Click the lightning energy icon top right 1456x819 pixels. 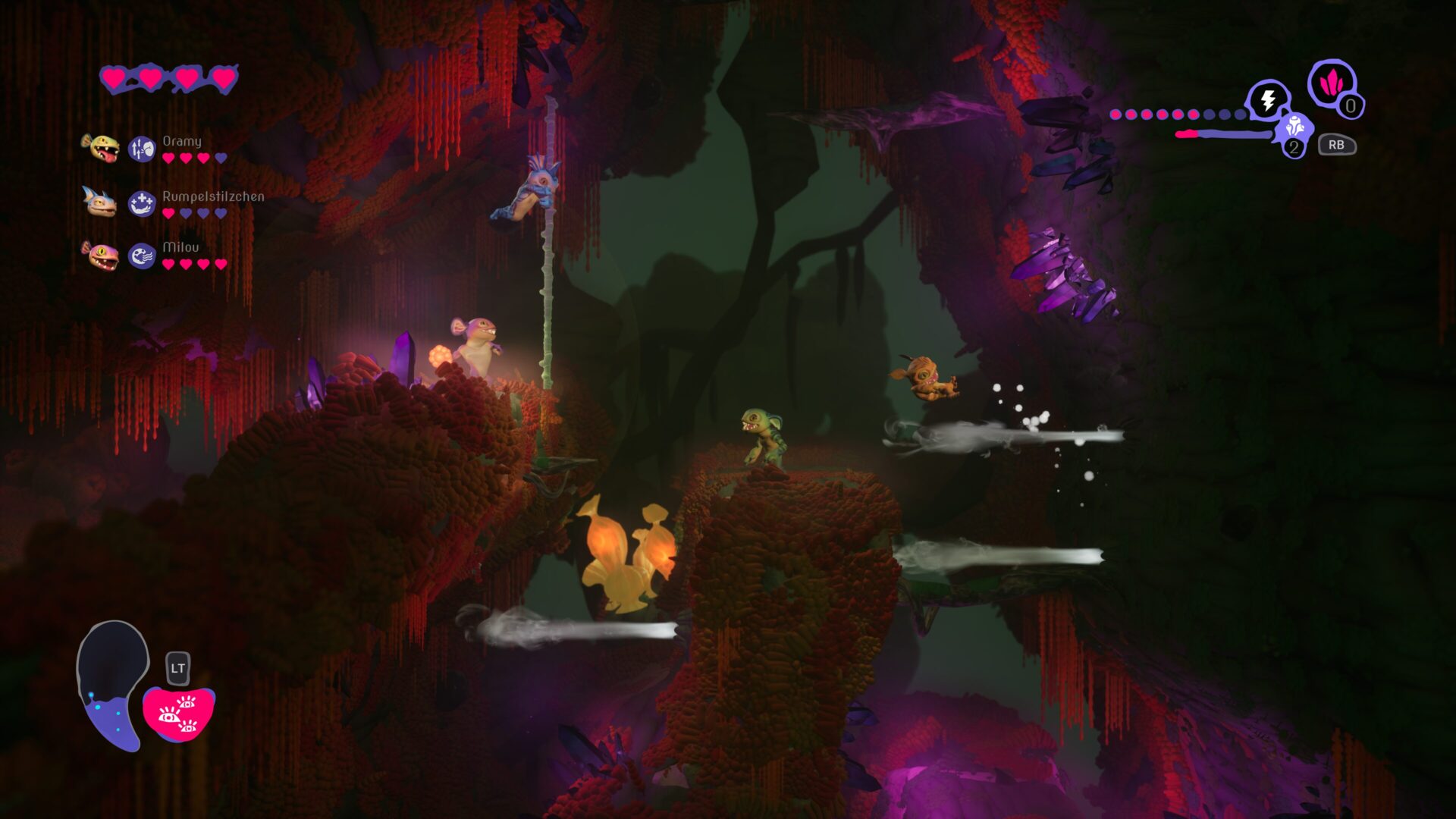(x=1266, y=97)
